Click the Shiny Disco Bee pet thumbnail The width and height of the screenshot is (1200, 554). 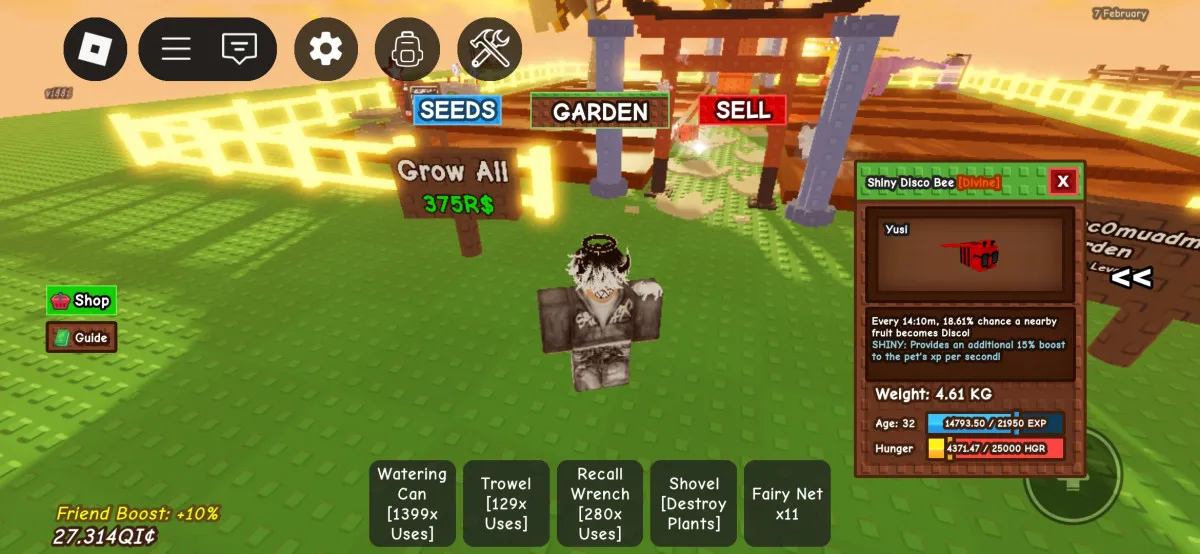[x=970, y=254]
